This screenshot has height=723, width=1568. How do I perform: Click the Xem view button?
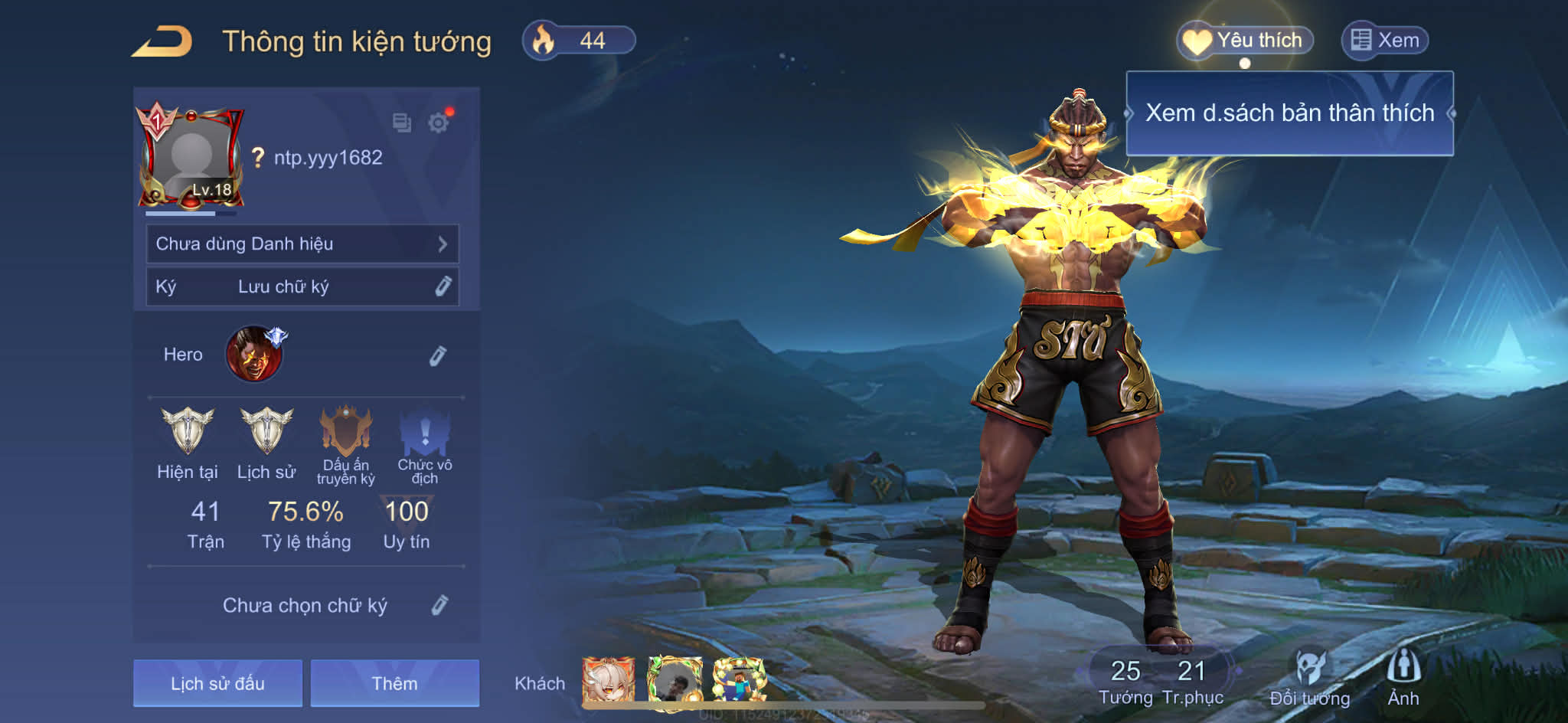(x=1385, y=40)
